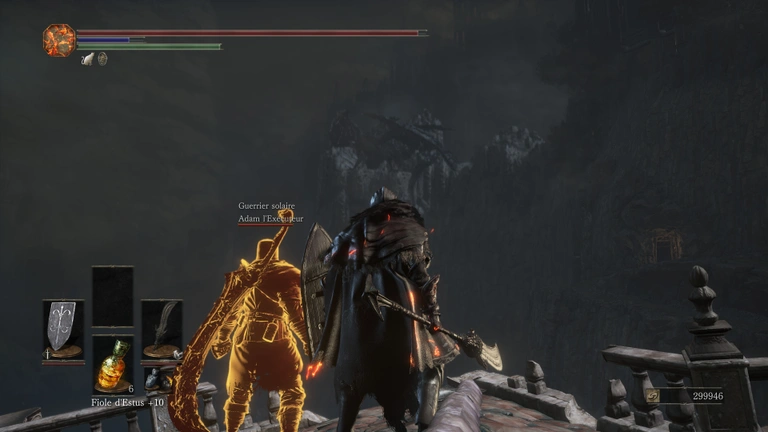The width and height of the screenshot is (768, 432).
Task: Select the Adam l'Exécuteur phantom name tag
Action: (x=270, y=218)
